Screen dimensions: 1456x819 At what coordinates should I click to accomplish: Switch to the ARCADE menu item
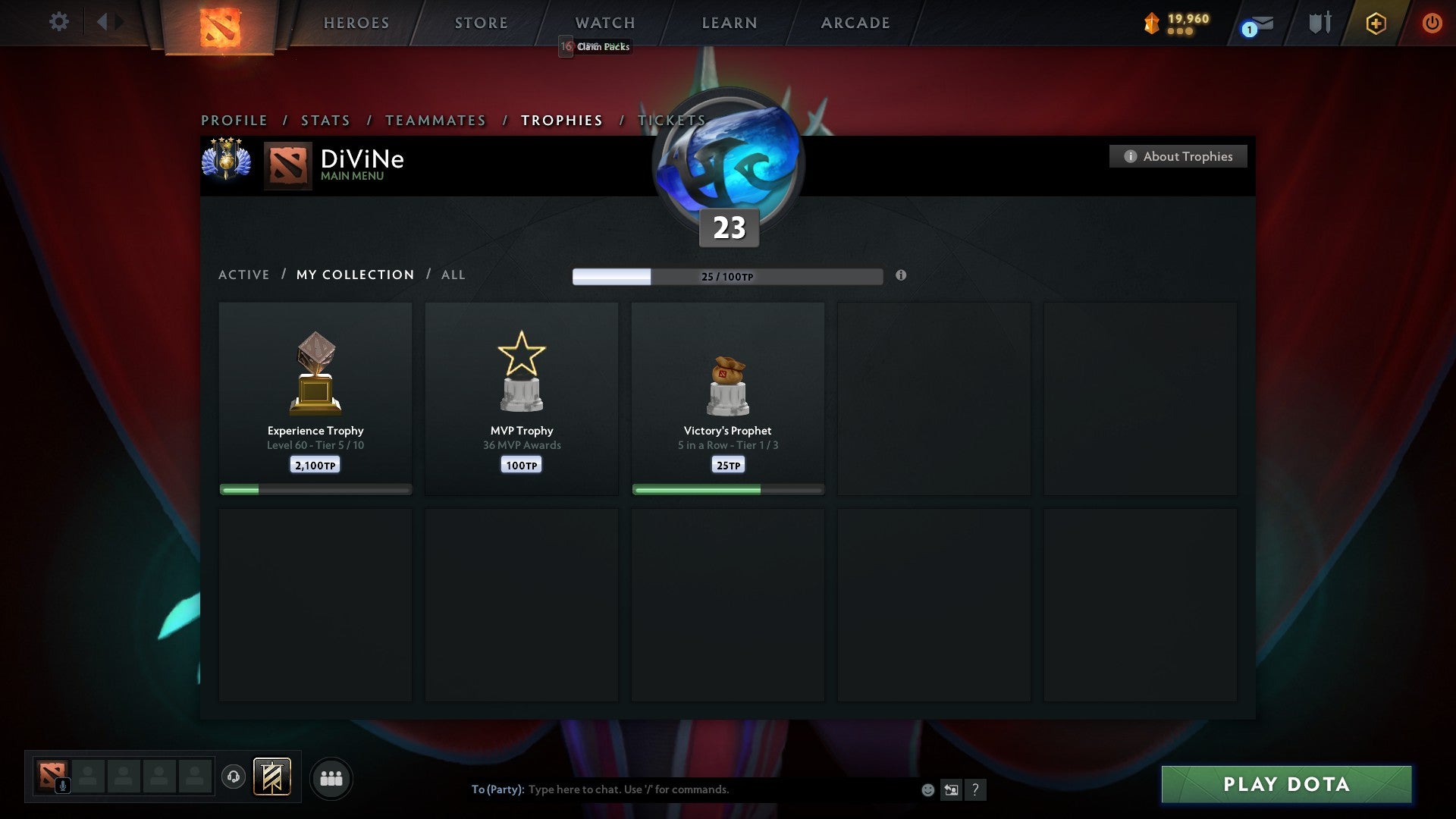point(855,23)
